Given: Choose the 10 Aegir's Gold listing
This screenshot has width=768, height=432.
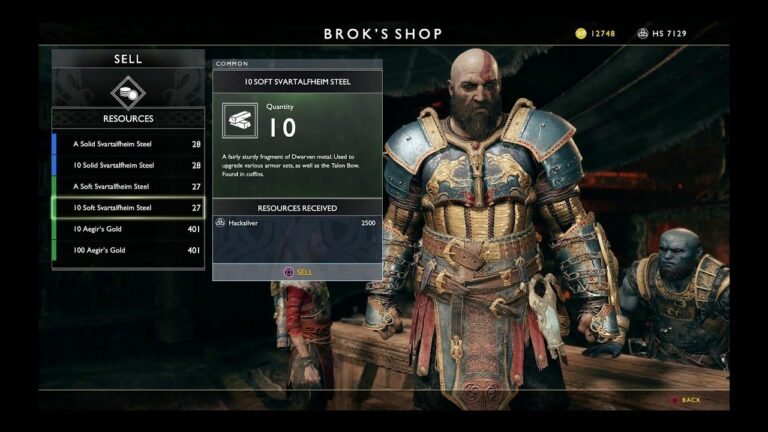Looking at the screenshot, I should 128,229.
